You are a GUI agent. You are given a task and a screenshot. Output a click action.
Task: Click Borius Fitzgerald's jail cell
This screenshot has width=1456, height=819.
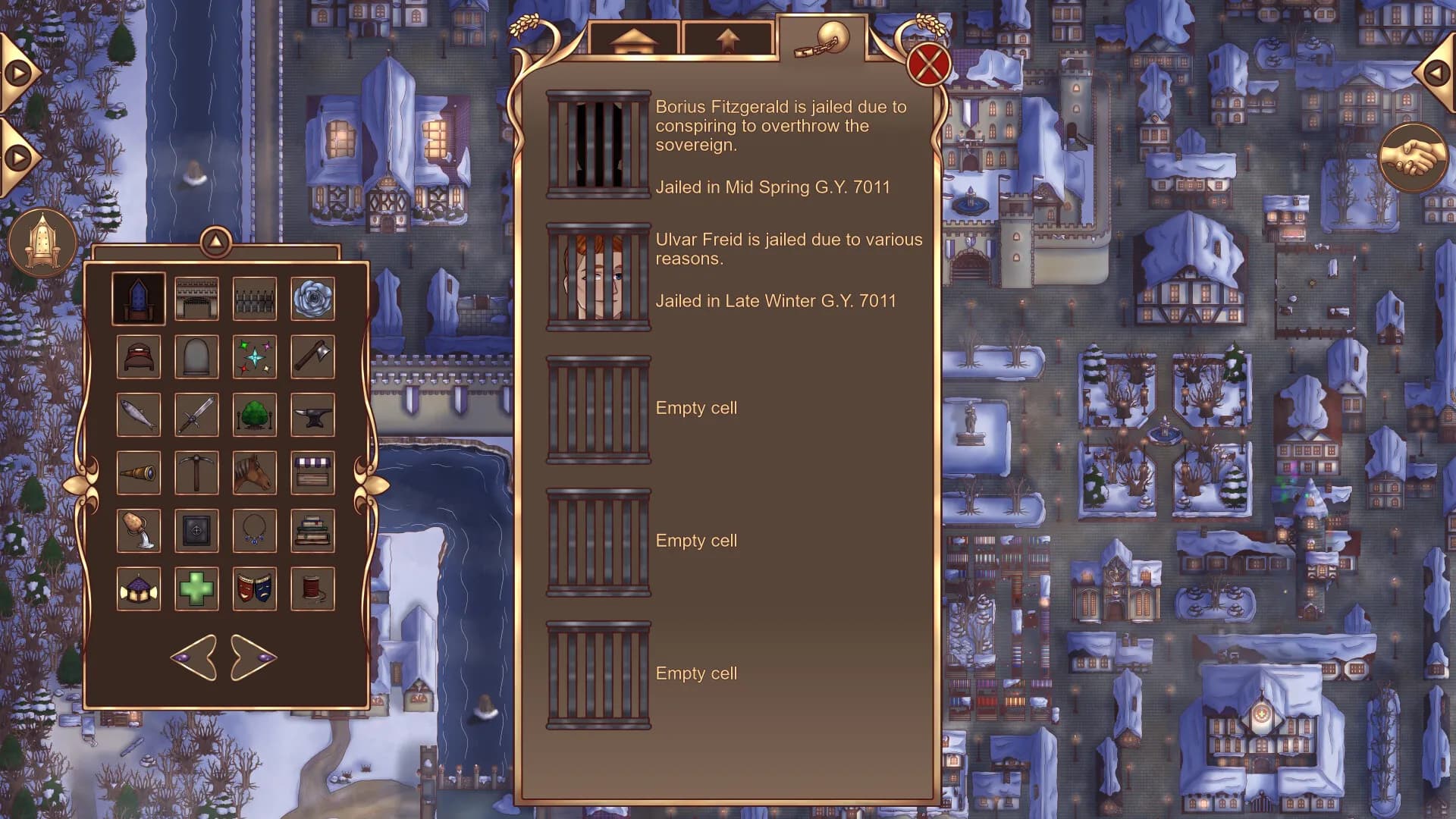[598, 145]
